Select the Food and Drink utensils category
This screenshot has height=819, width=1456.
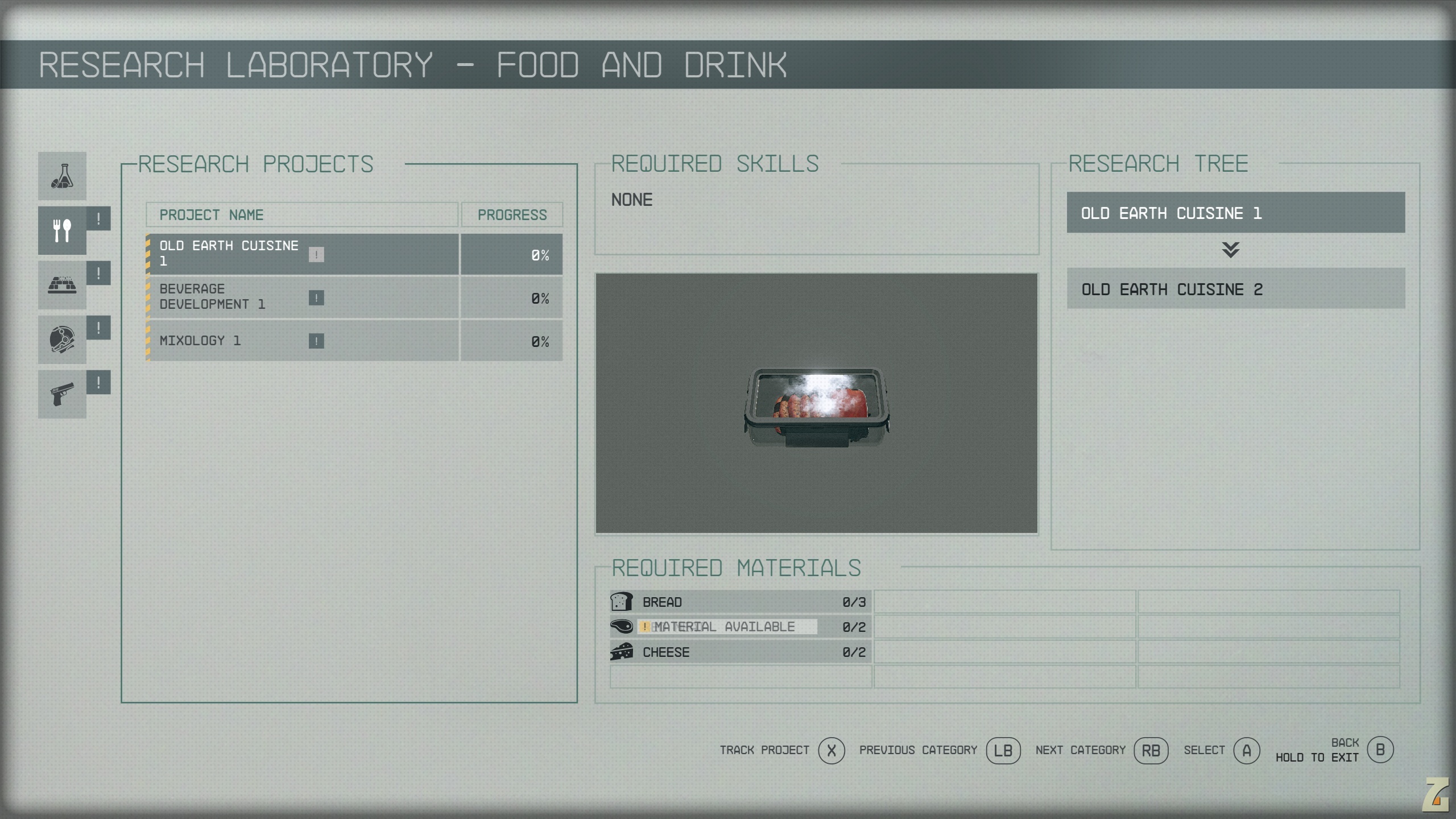pos(62,230)
